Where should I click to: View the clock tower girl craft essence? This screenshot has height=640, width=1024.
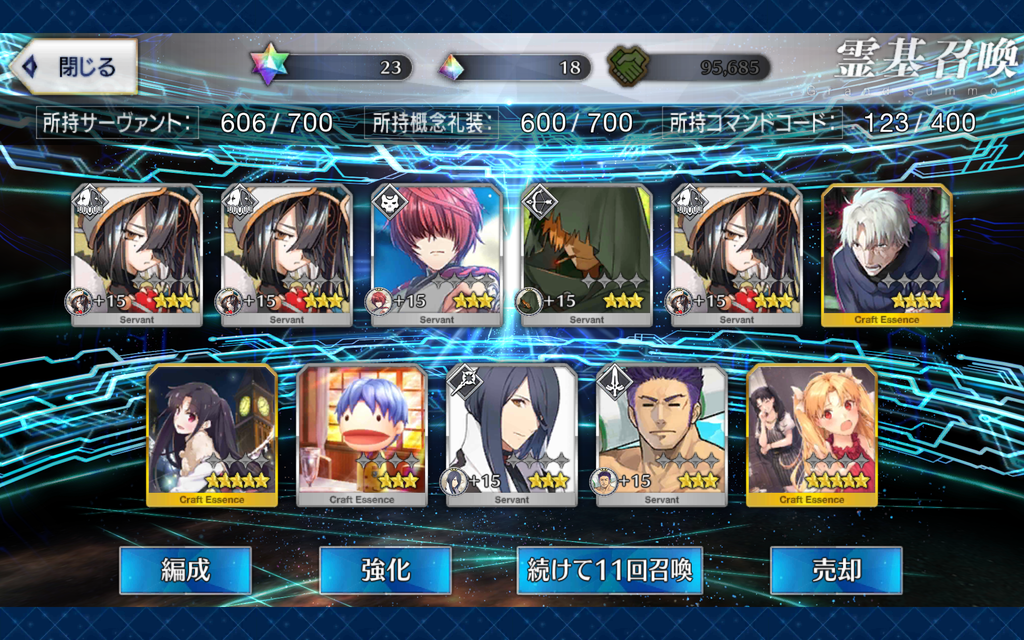pos(211,434)
